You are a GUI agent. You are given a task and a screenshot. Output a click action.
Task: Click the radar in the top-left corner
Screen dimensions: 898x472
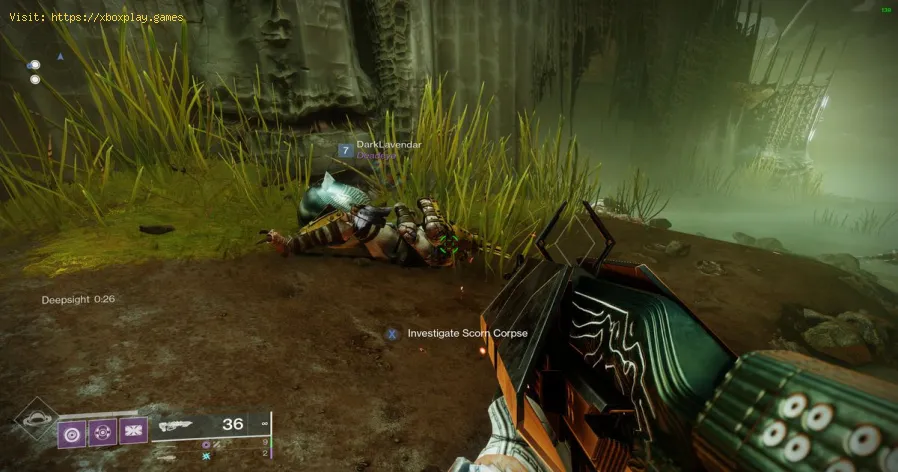[x=35, y=71]
